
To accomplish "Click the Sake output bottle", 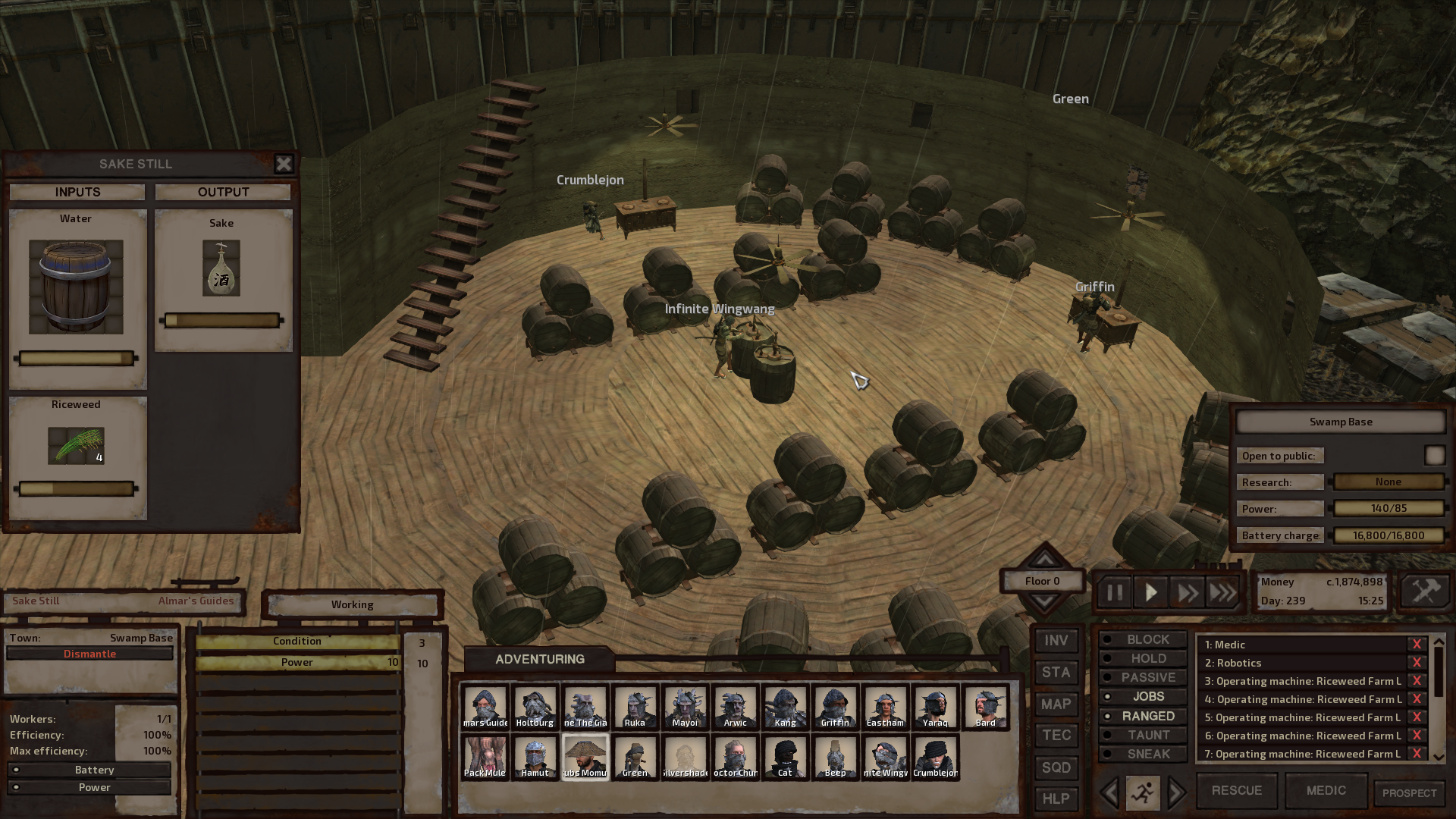I will (221, 268).
